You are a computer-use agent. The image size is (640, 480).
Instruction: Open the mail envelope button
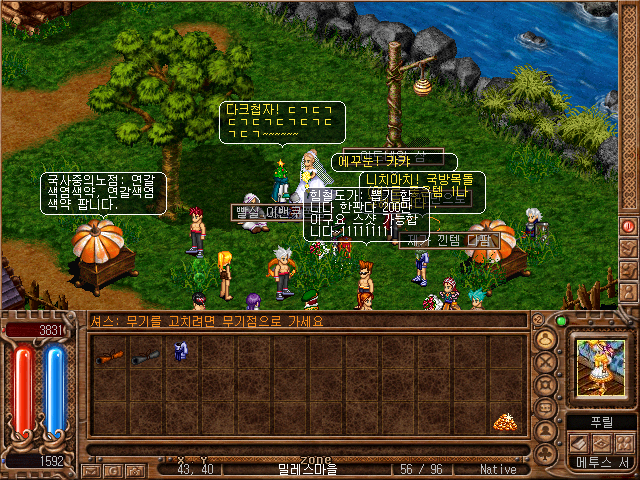tap(91, 469)
